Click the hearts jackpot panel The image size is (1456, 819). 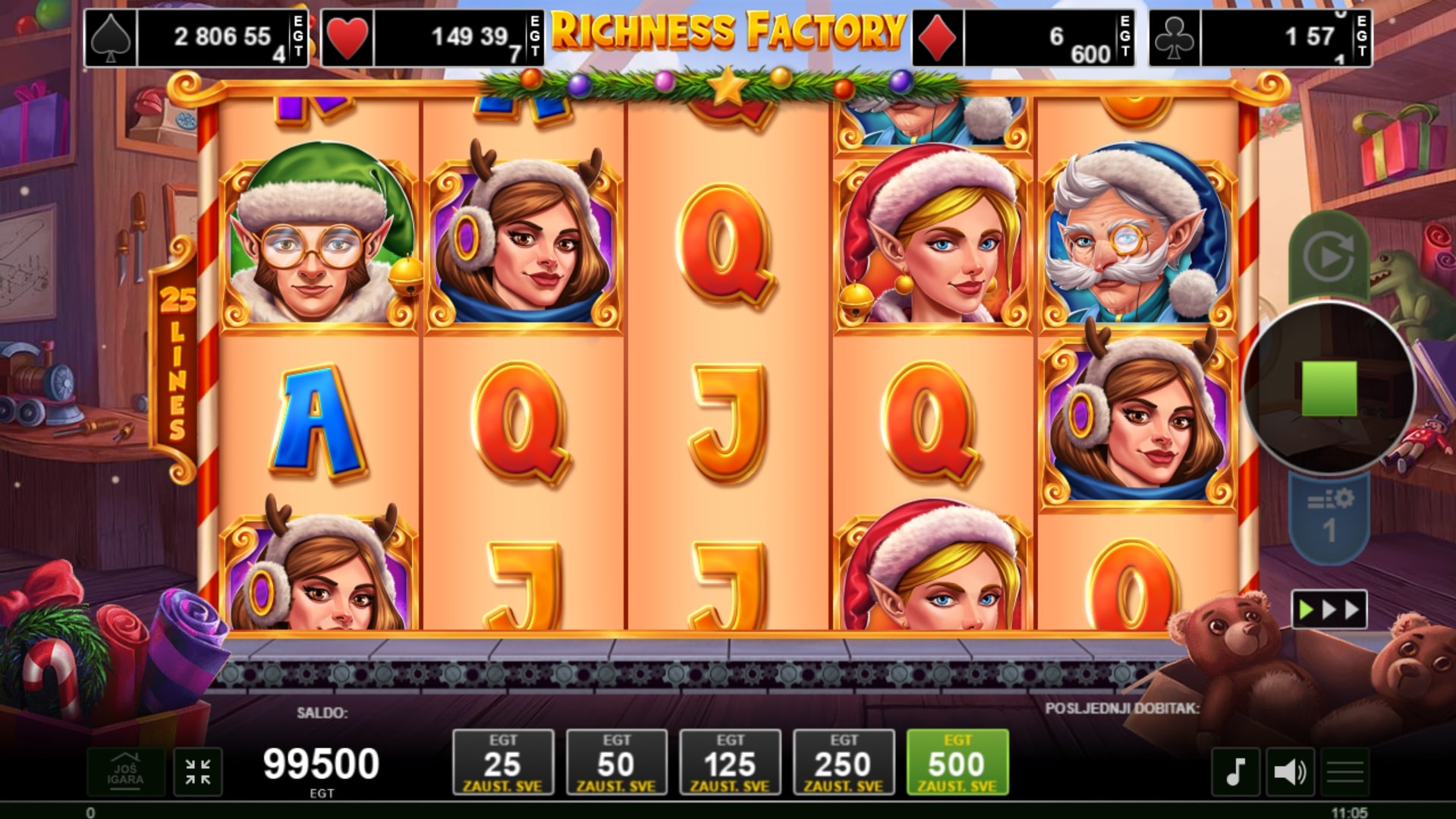point(432,38)
